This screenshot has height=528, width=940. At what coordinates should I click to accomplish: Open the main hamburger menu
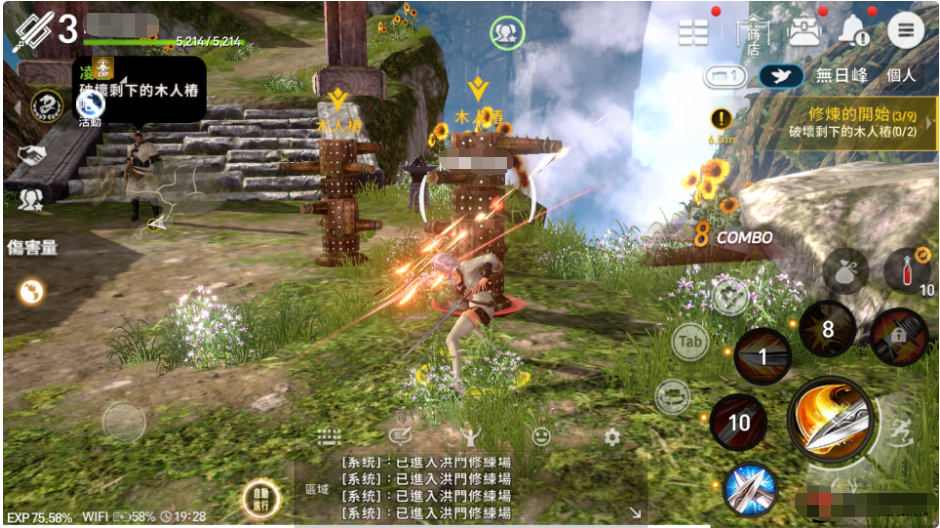coord(905,30)
